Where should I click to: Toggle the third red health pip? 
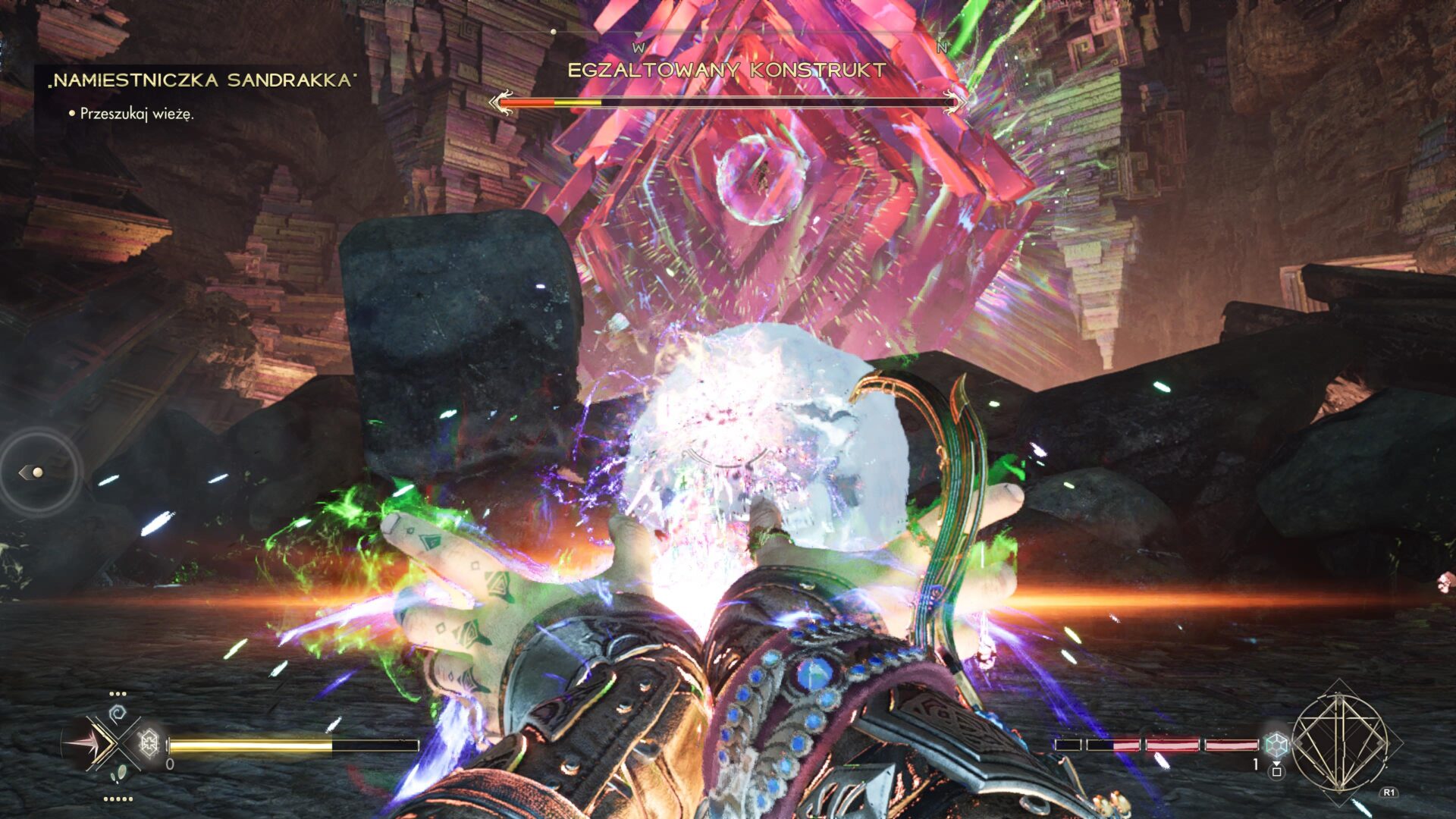(x=1172, y=745)
